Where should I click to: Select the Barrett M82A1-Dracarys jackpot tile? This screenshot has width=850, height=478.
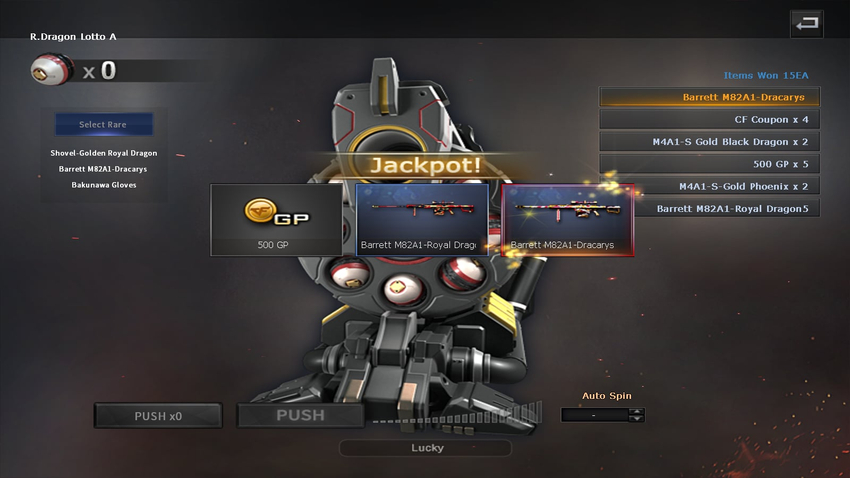567,219
